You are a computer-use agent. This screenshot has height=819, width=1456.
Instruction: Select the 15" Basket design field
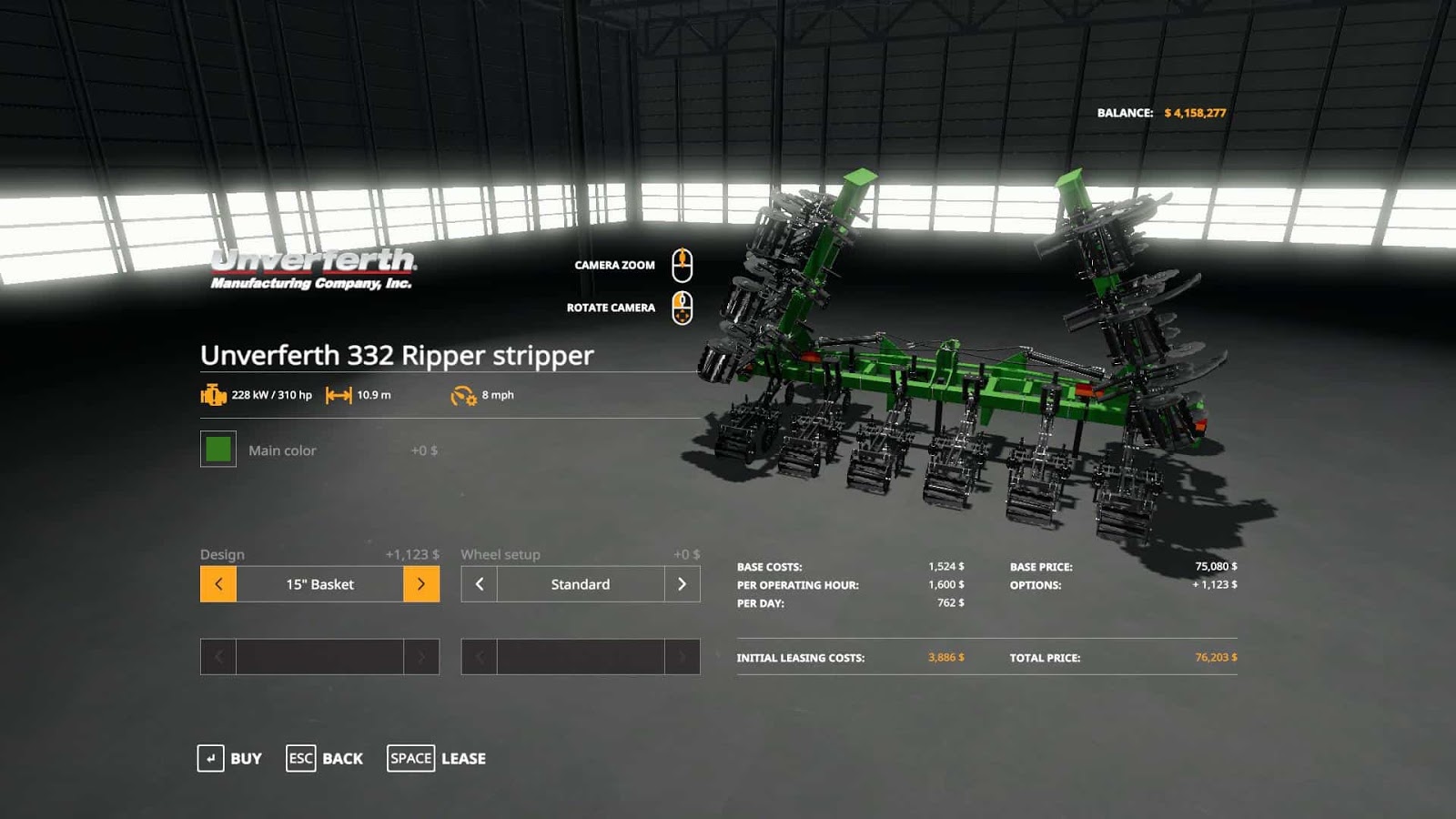tap(318, 584)
